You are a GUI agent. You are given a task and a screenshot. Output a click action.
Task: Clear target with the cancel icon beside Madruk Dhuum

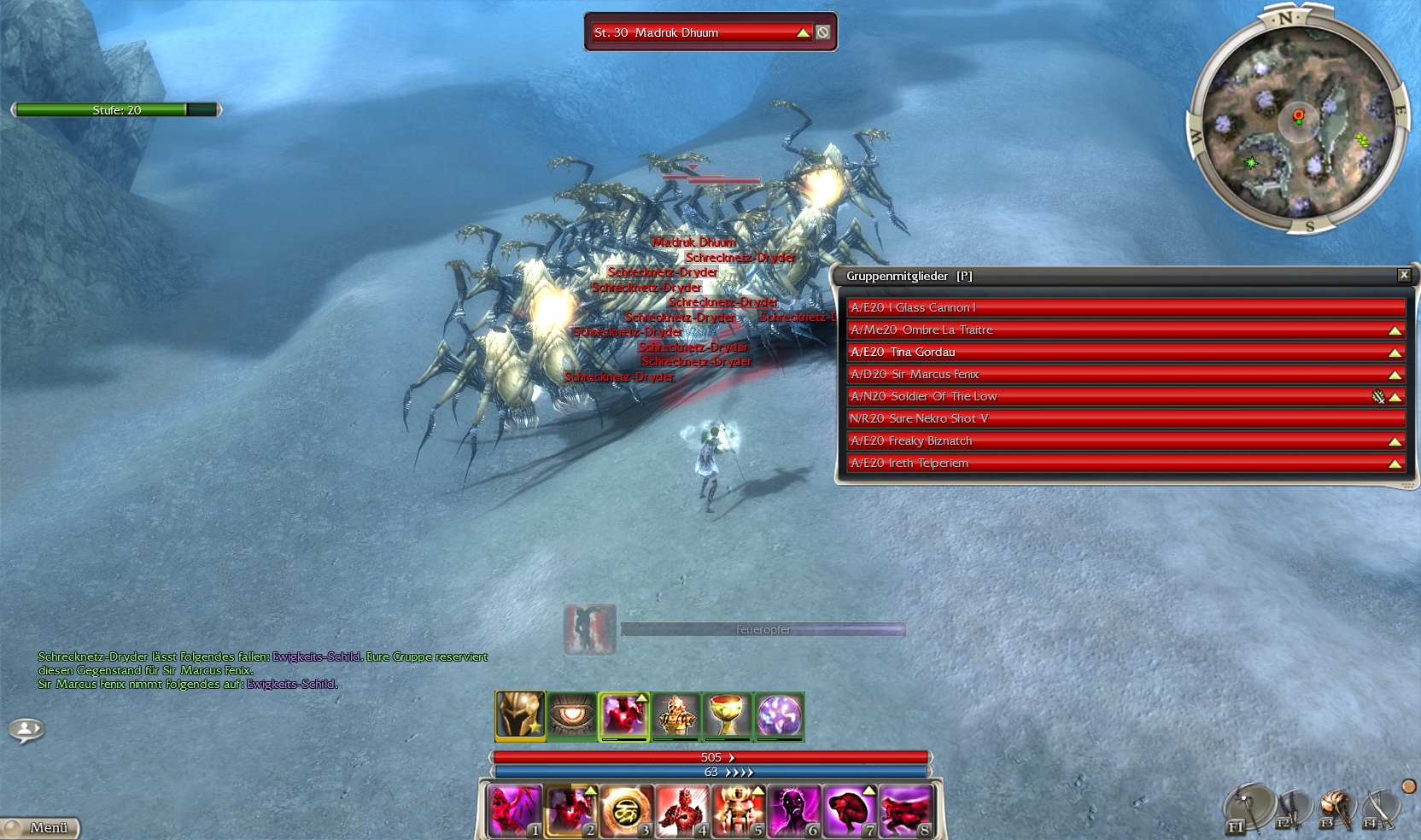click(x=823, y=32)
